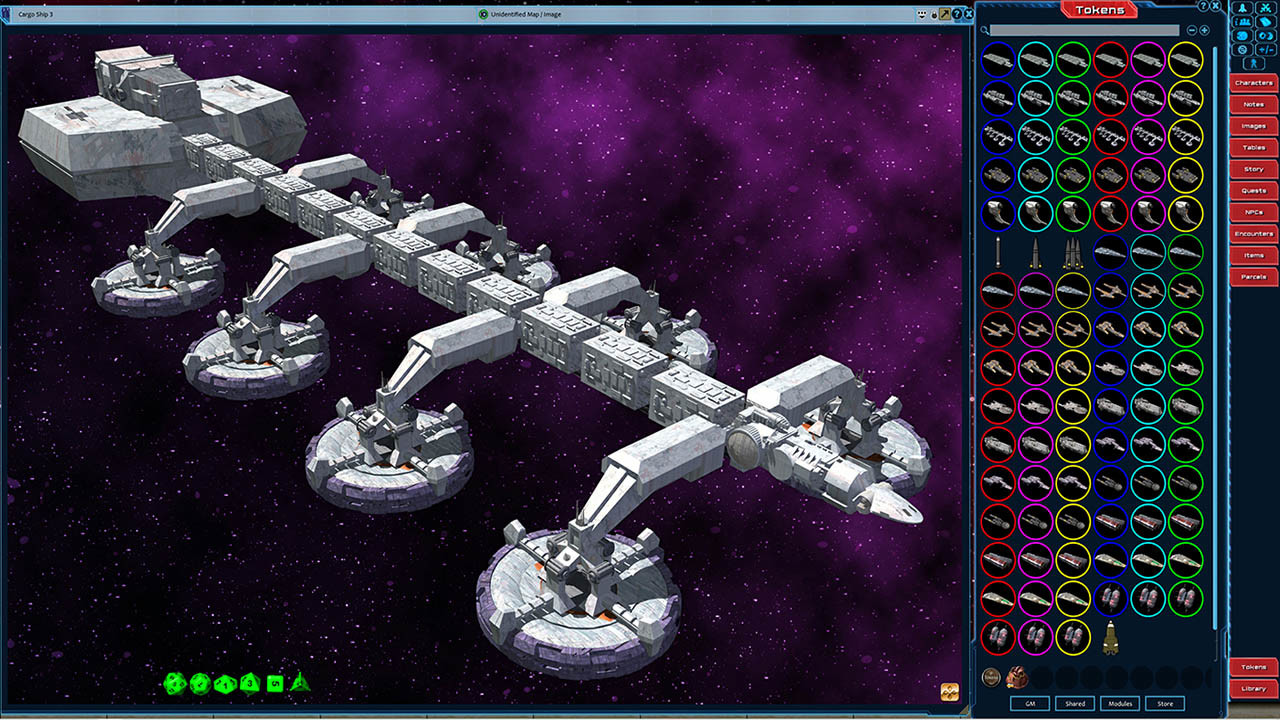
Task: Open the pointer selection tool on the map toolbar
Action: pyautogui.click(x=944, y=14)
